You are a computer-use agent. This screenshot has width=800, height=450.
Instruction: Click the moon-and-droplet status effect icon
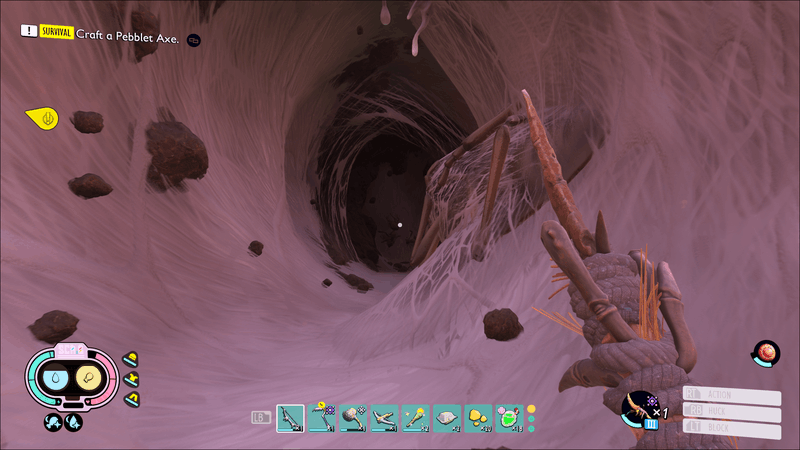click(74, 422)
